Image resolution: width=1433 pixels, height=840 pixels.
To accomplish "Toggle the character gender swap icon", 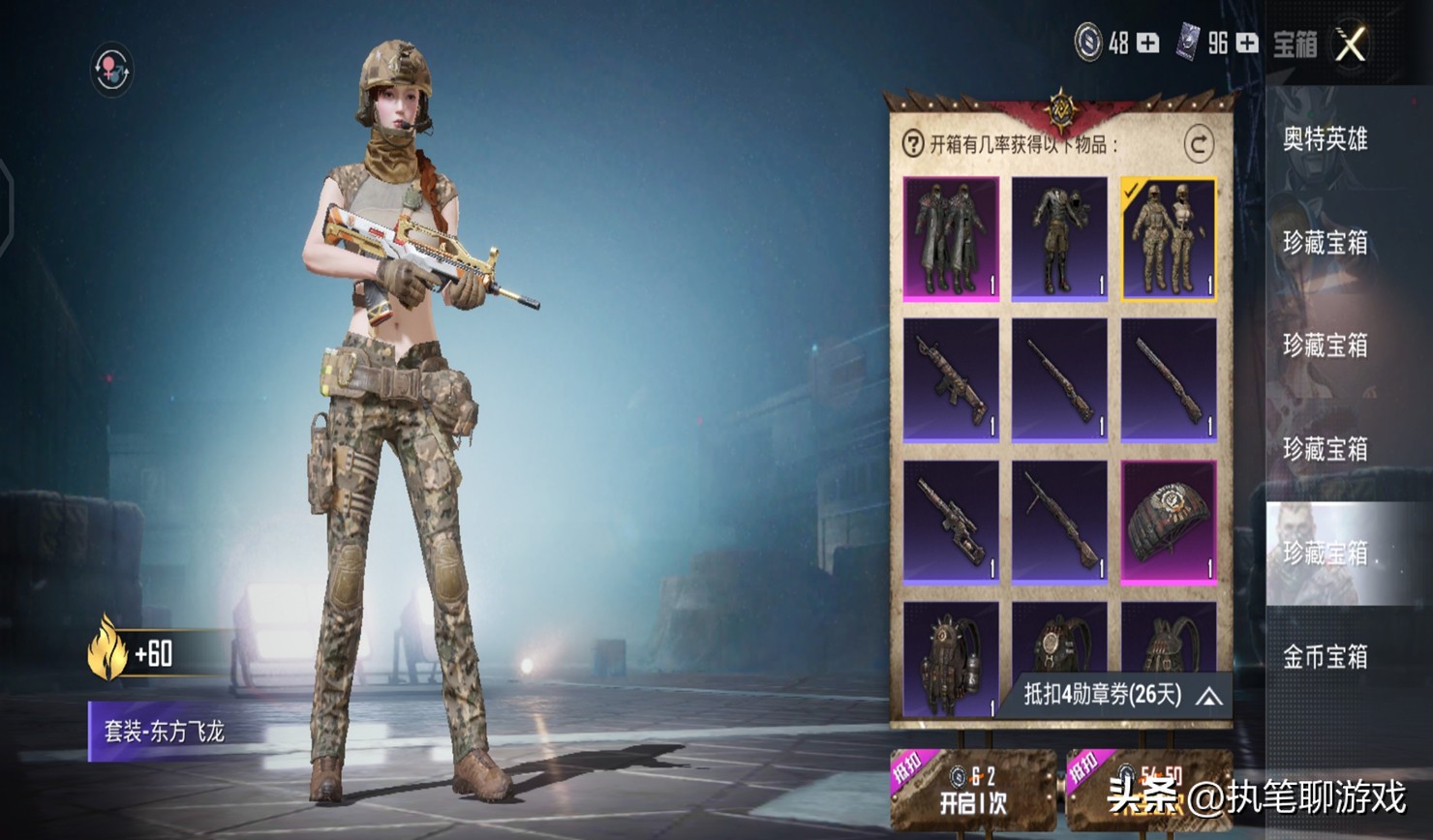I will coord(111,70).
